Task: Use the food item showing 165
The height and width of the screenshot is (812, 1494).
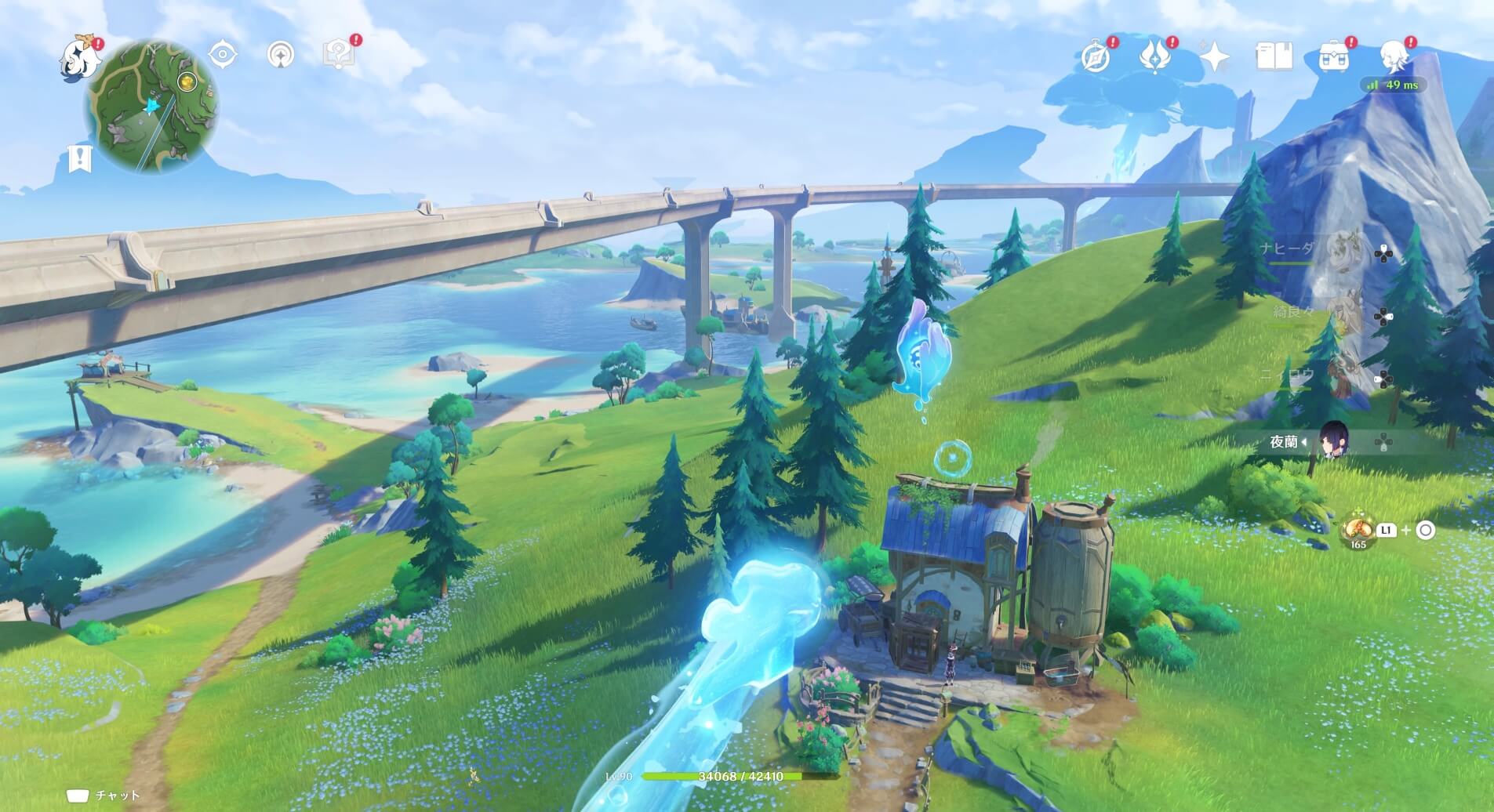Action: pyautogui.click(x=1357, y=531)
